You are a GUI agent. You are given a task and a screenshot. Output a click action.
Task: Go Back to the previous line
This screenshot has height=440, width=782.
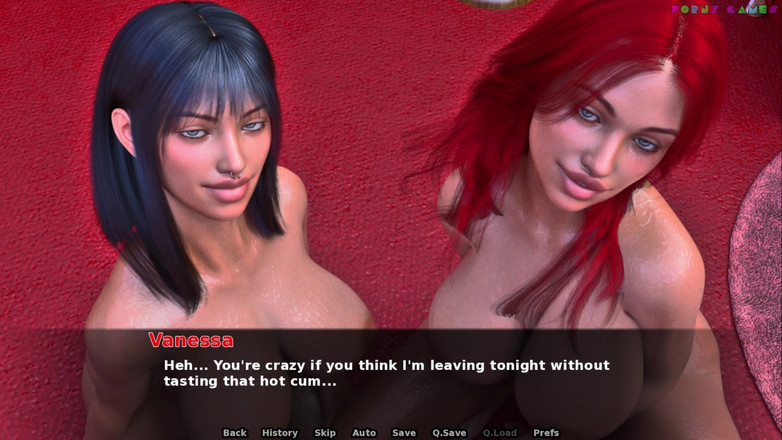pyautogui.click(x=235, y=433)
